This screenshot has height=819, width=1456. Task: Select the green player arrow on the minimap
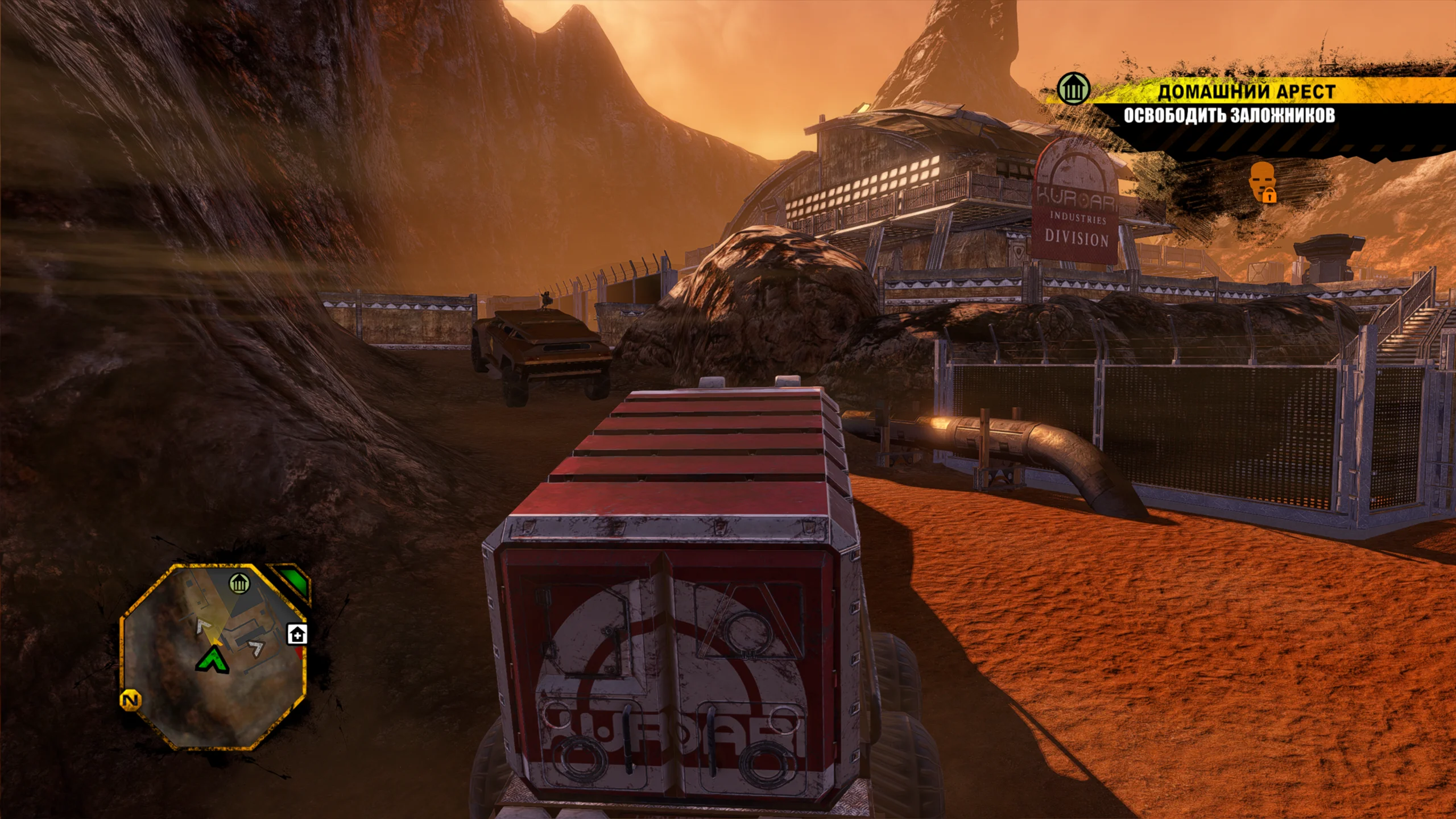(212, 661)
